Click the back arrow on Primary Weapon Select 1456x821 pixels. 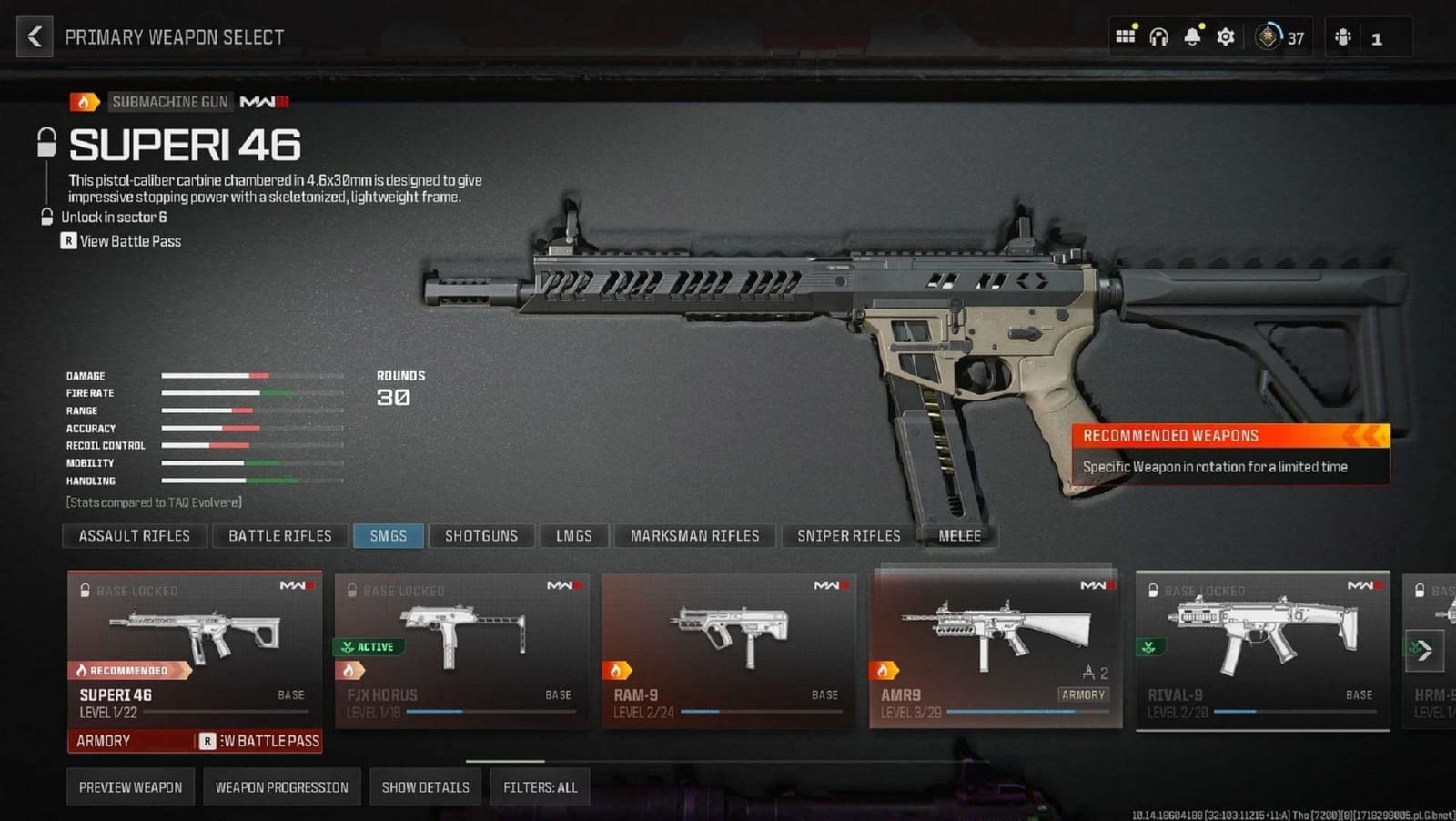(x=34, y=36)
